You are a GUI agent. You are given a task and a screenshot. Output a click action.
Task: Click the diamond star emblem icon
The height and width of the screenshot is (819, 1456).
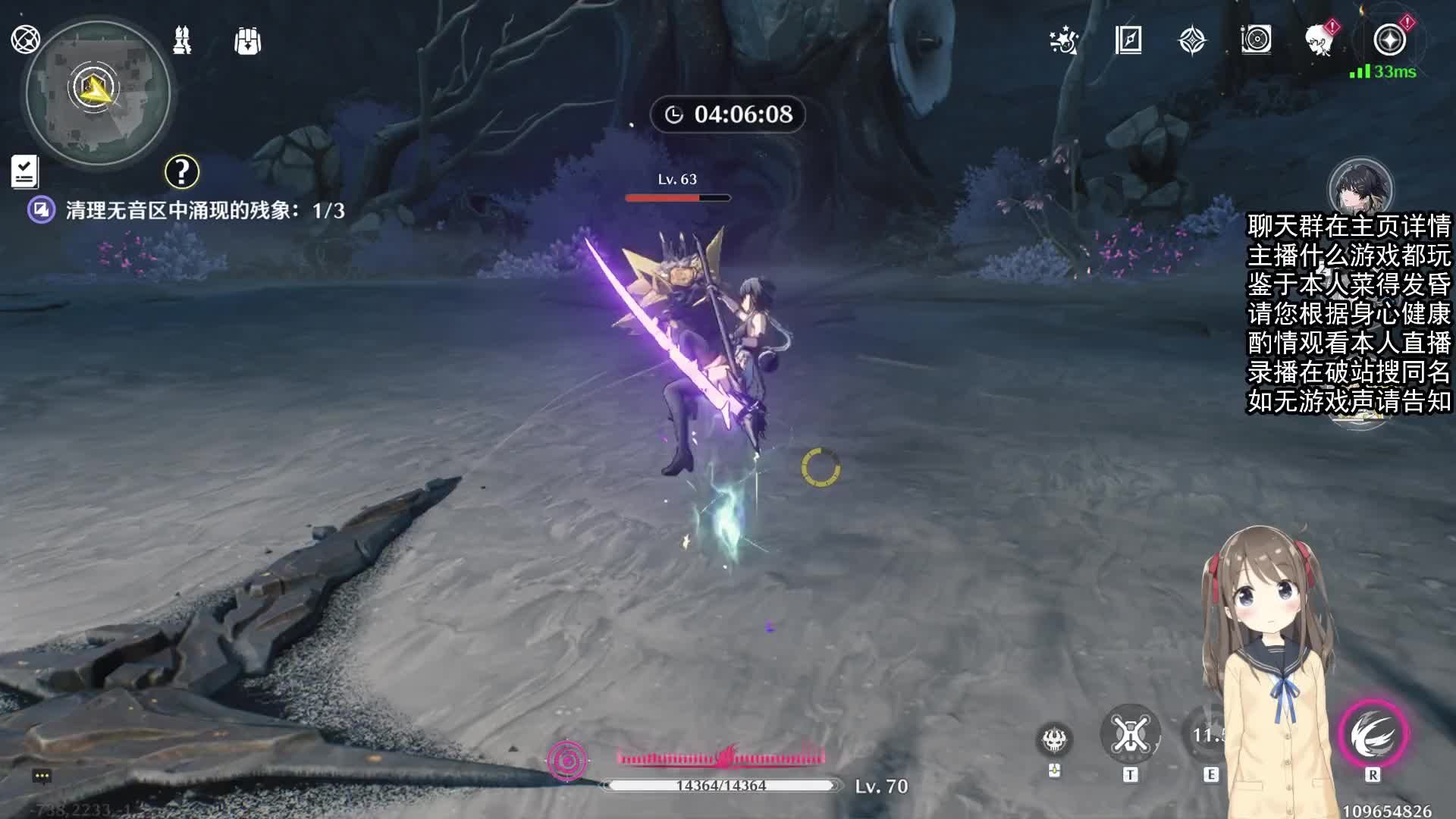1192,40
